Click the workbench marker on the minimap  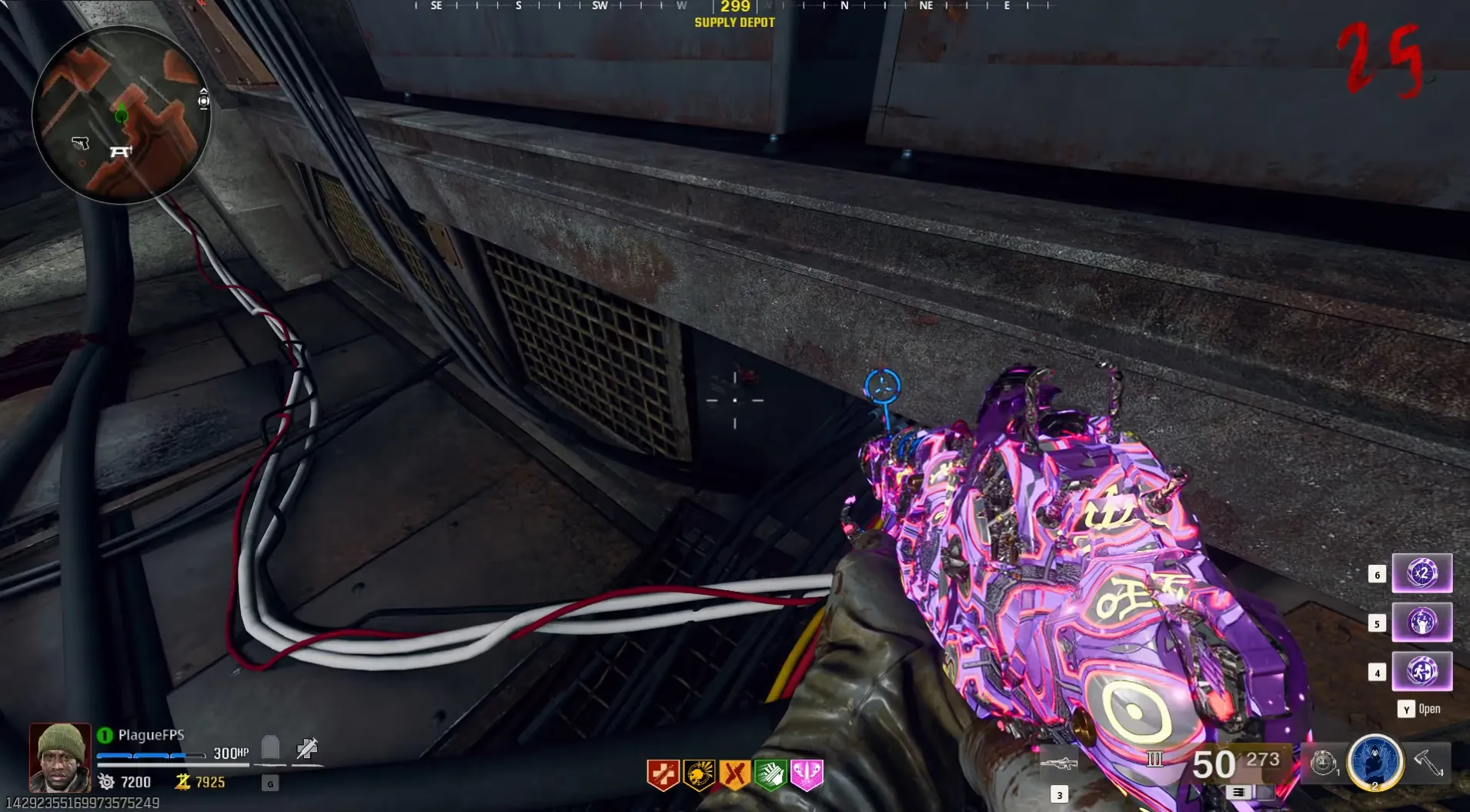point(121,152)
